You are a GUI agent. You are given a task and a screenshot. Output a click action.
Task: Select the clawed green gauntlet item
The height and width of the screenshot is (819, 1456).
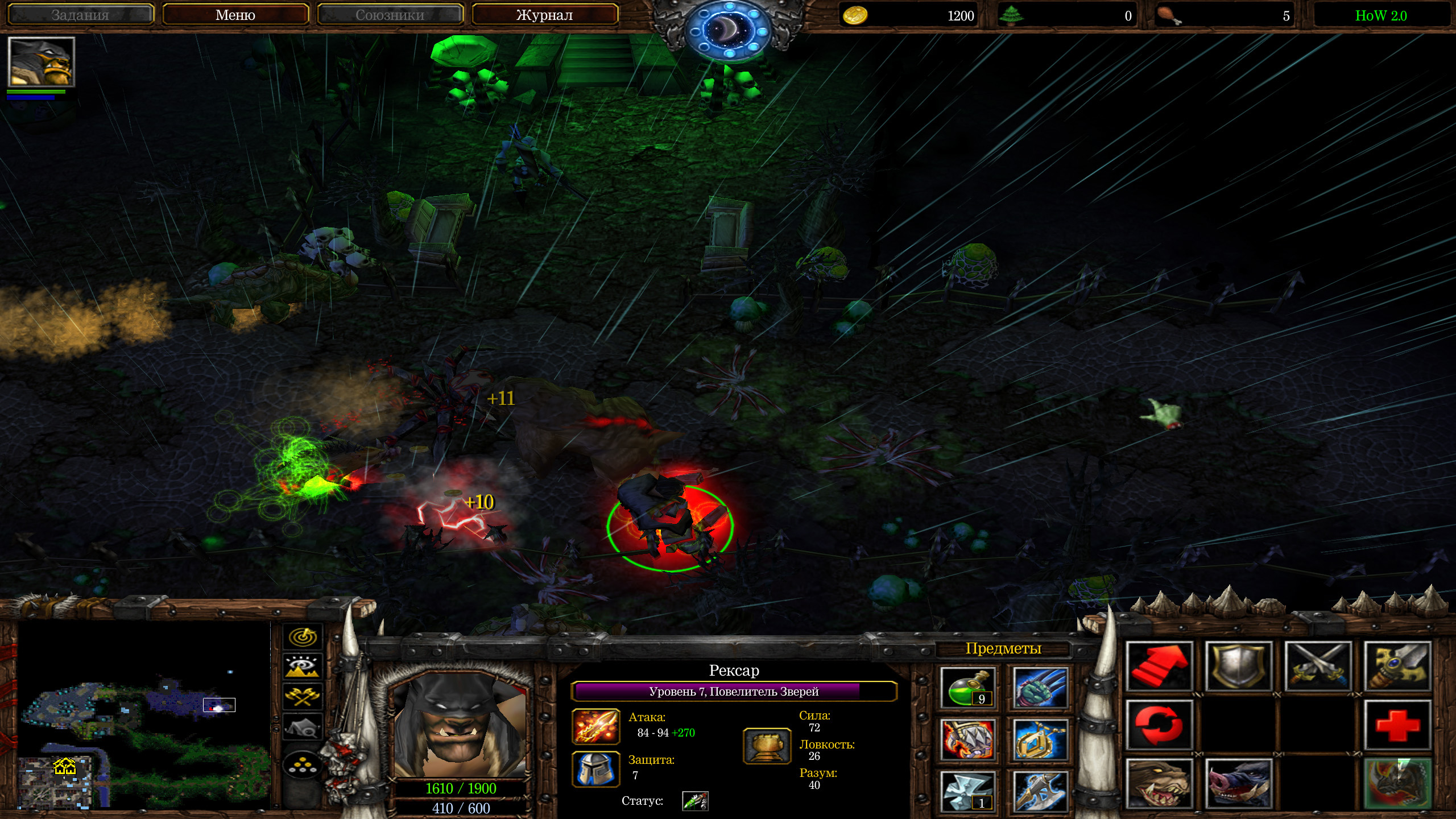coord(1040,688)
